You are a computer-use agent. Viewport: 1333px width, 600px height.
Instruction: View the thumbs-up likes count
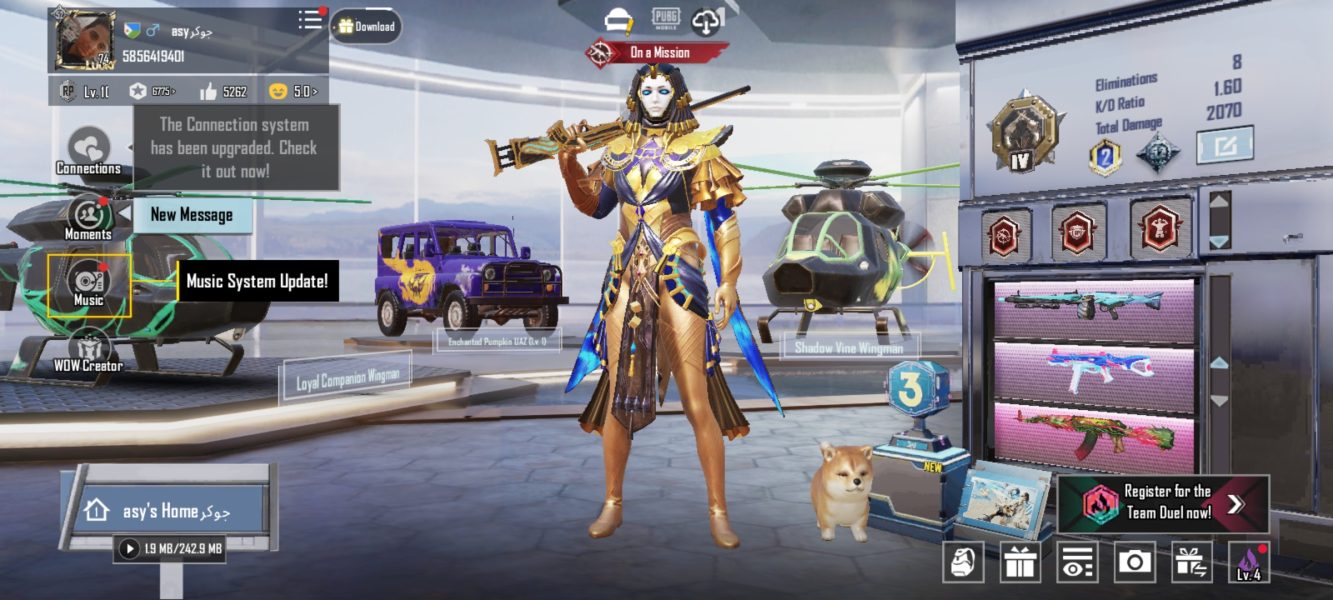point(222,91)
